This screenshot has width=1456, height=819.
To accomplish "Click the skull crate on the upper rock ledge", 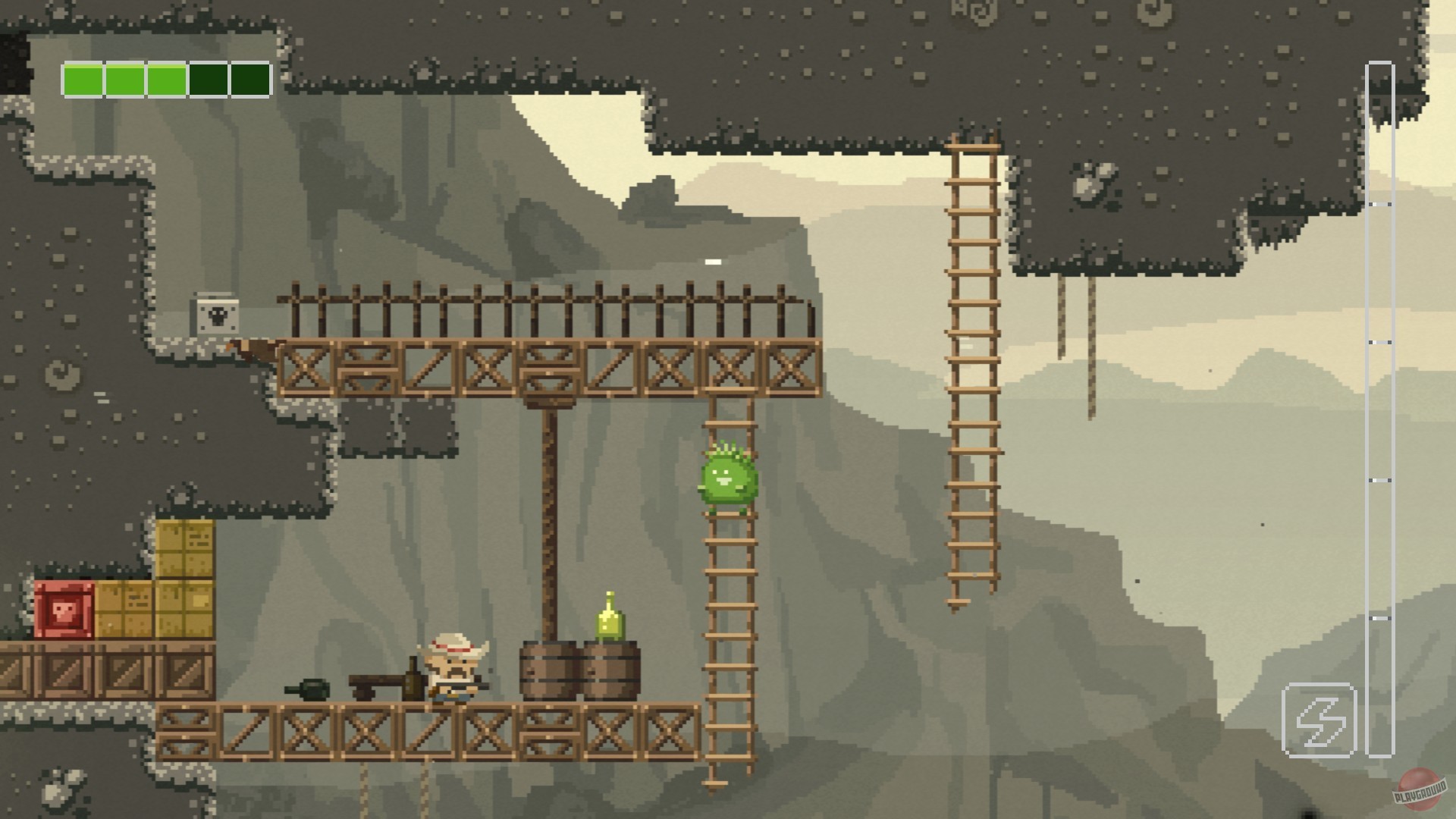I will 218,316.
